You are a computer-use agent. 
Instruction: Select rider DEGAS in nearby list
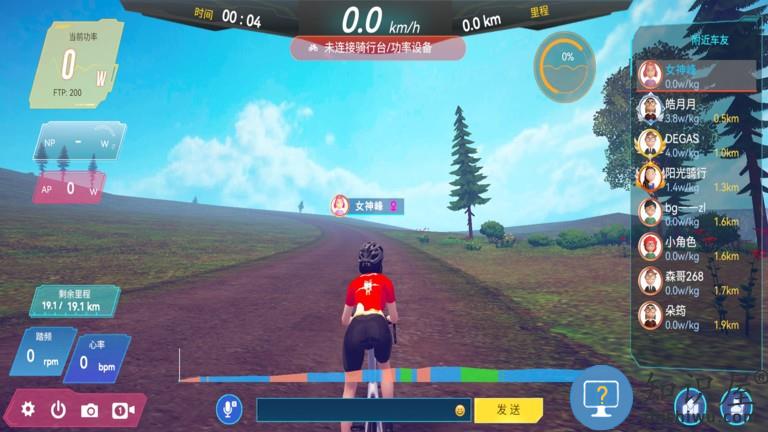(690, 145)
